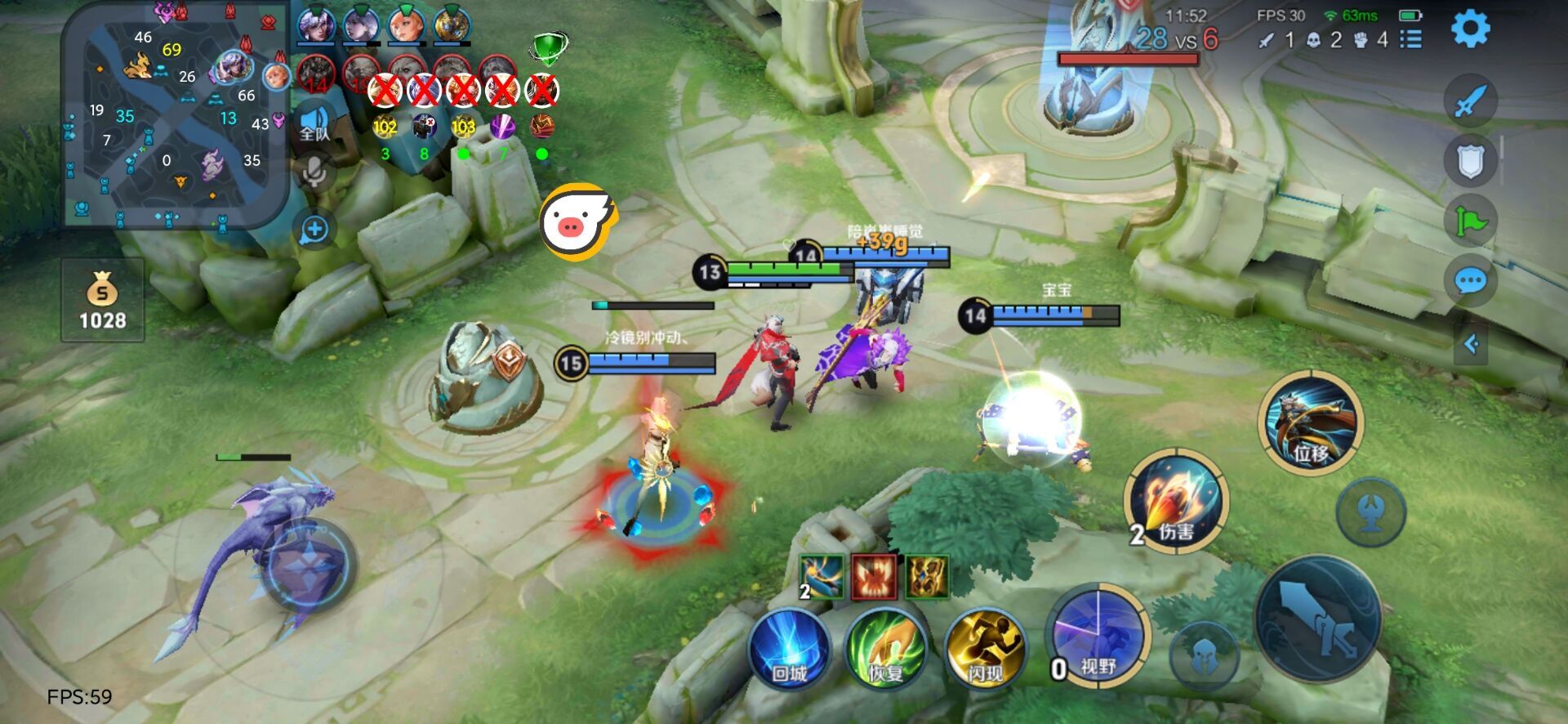Expand the side panel arrow
1568x724 pixels.
tap(1471, 344)
